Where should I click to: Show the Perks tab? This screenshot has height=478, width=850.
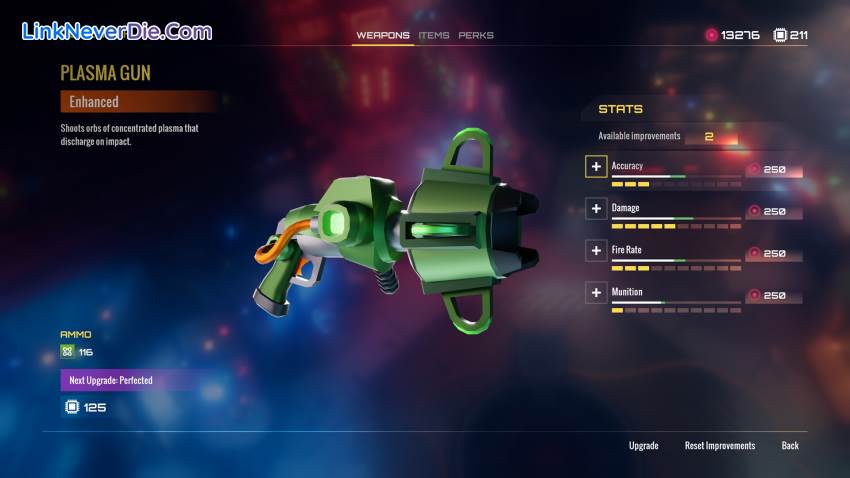pos(476,35)
